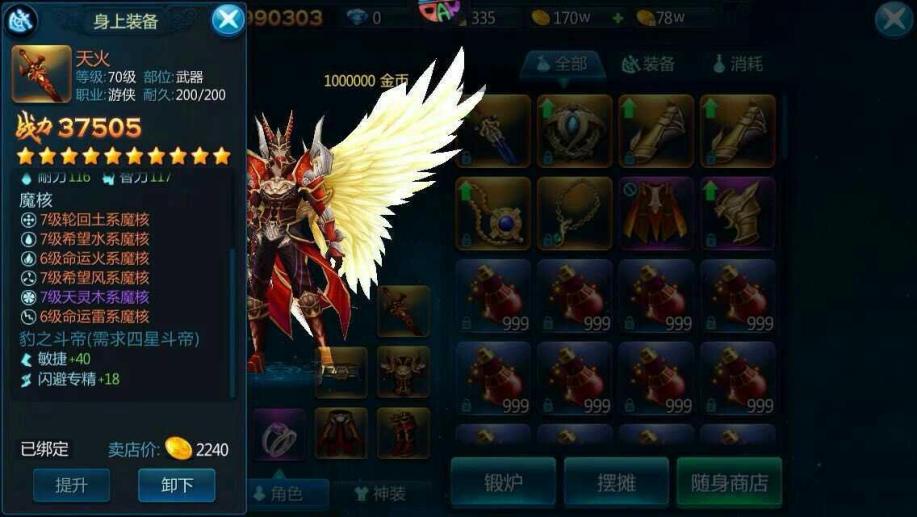Switch to the 全部 inventory tab
917x517 pixels.
pos(561,64)
